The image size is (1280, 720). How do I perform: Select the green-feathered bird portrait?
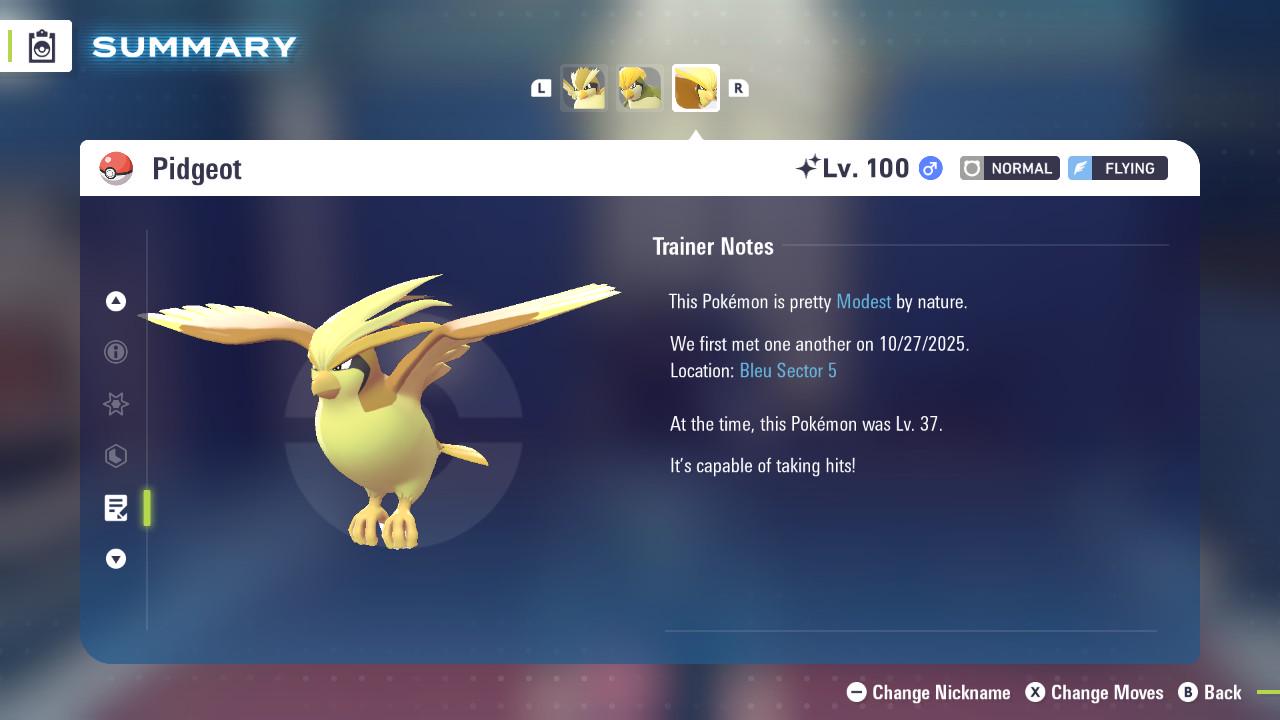(640, 88)
